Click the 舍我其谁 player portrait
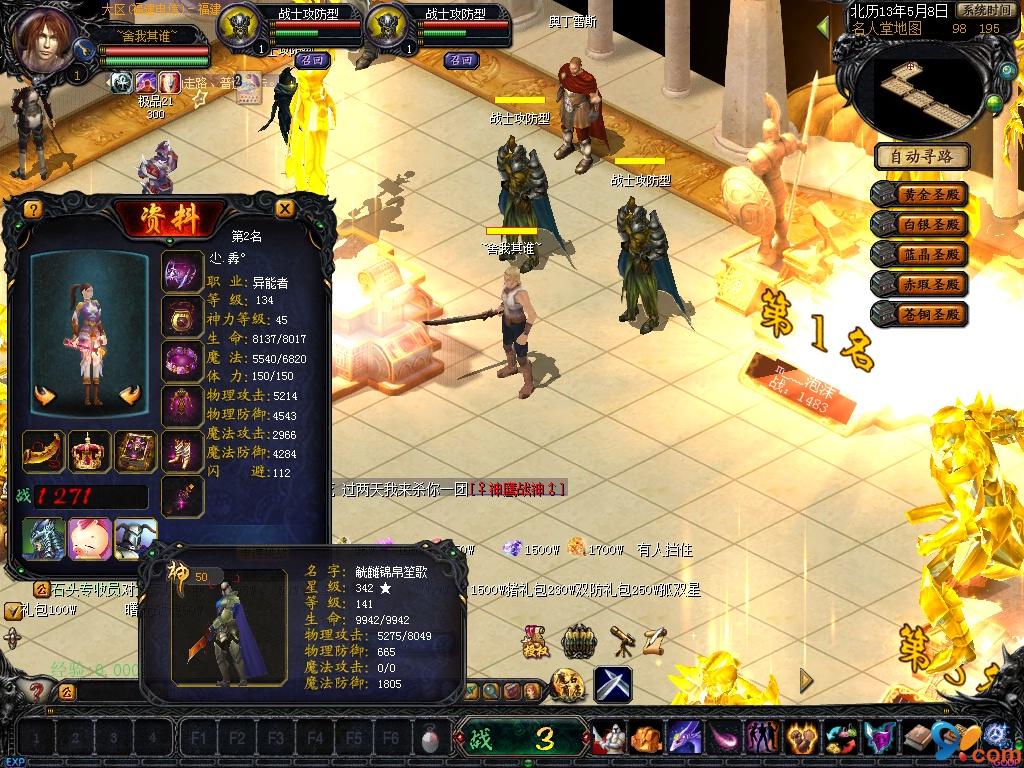The height and width of the screenshot is (768, 1024). [43, 40]
